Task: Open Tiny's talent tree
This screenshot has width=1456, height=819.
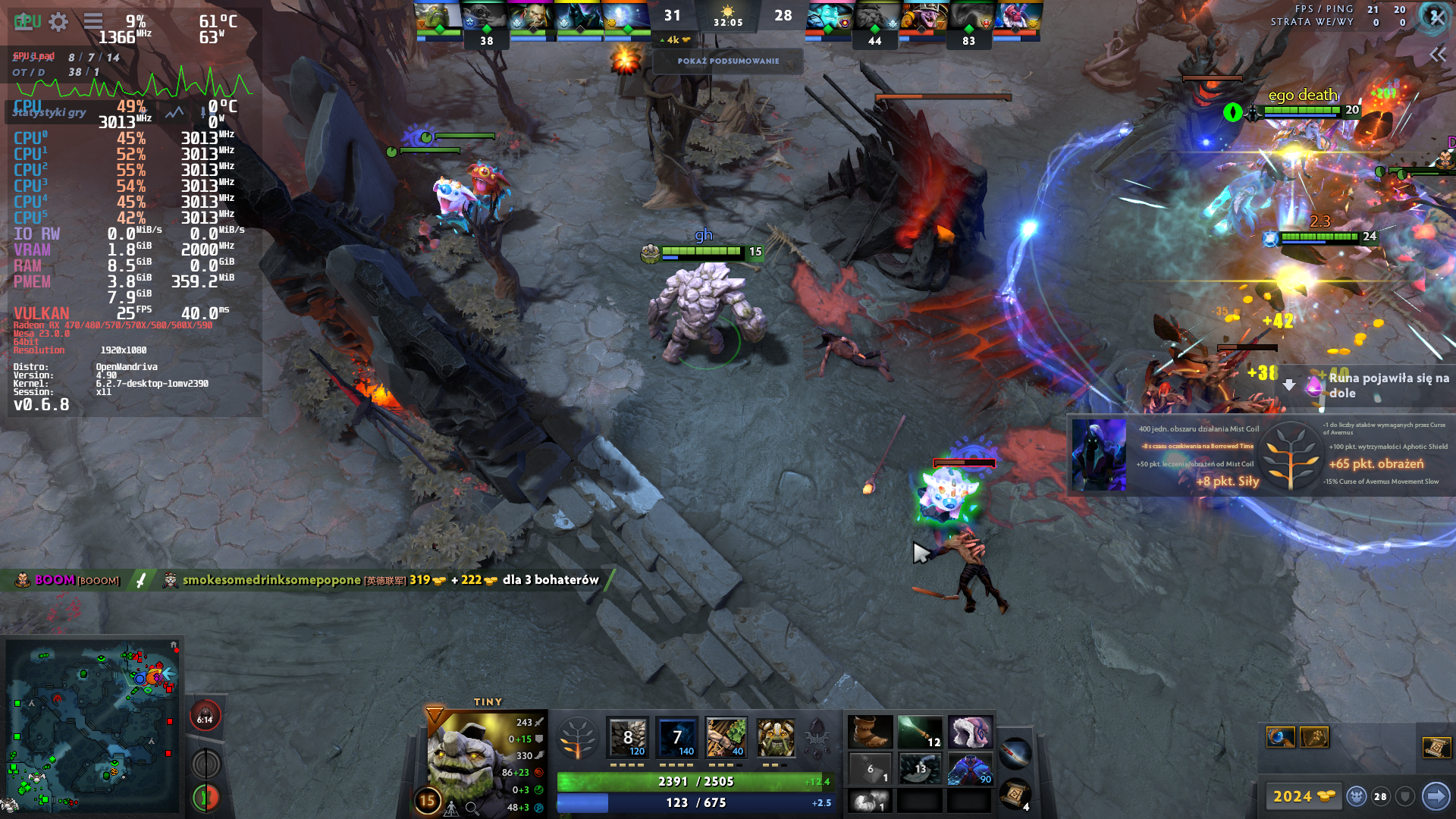Action: click(x=578, y=738)
